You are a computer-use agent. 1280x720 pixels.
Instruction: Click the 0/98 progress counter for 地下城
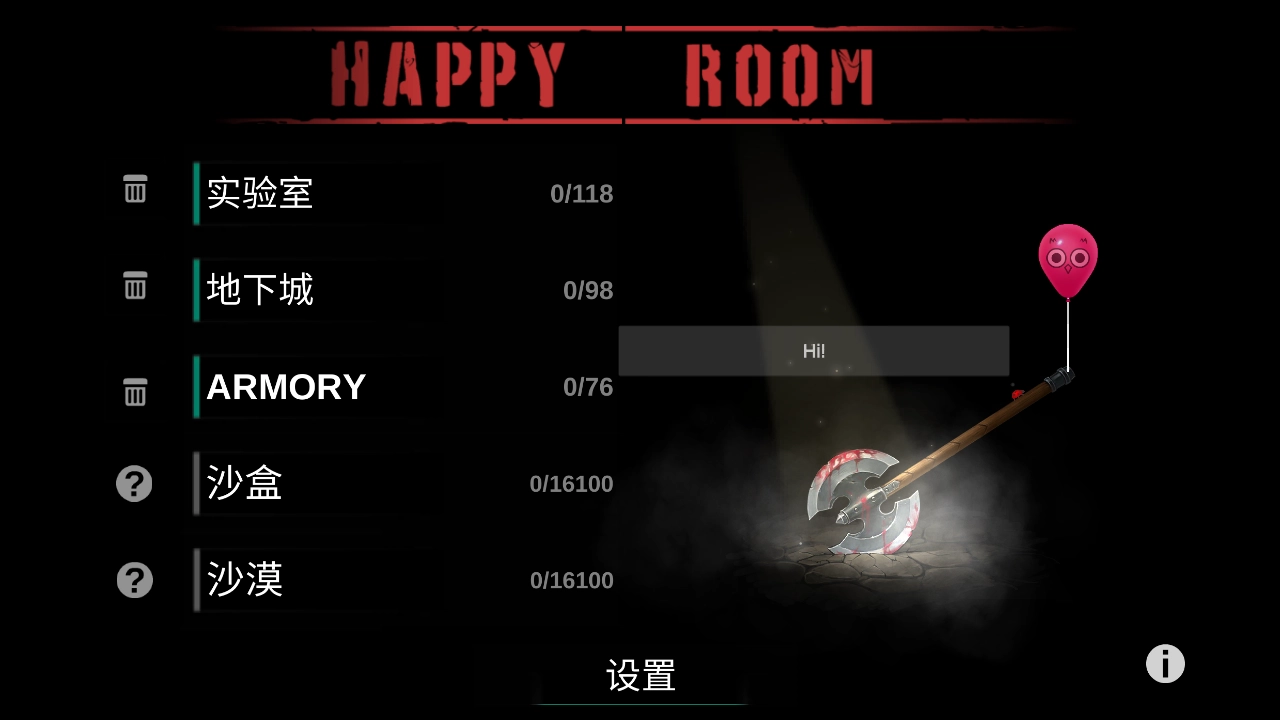[x=588, y=290]
